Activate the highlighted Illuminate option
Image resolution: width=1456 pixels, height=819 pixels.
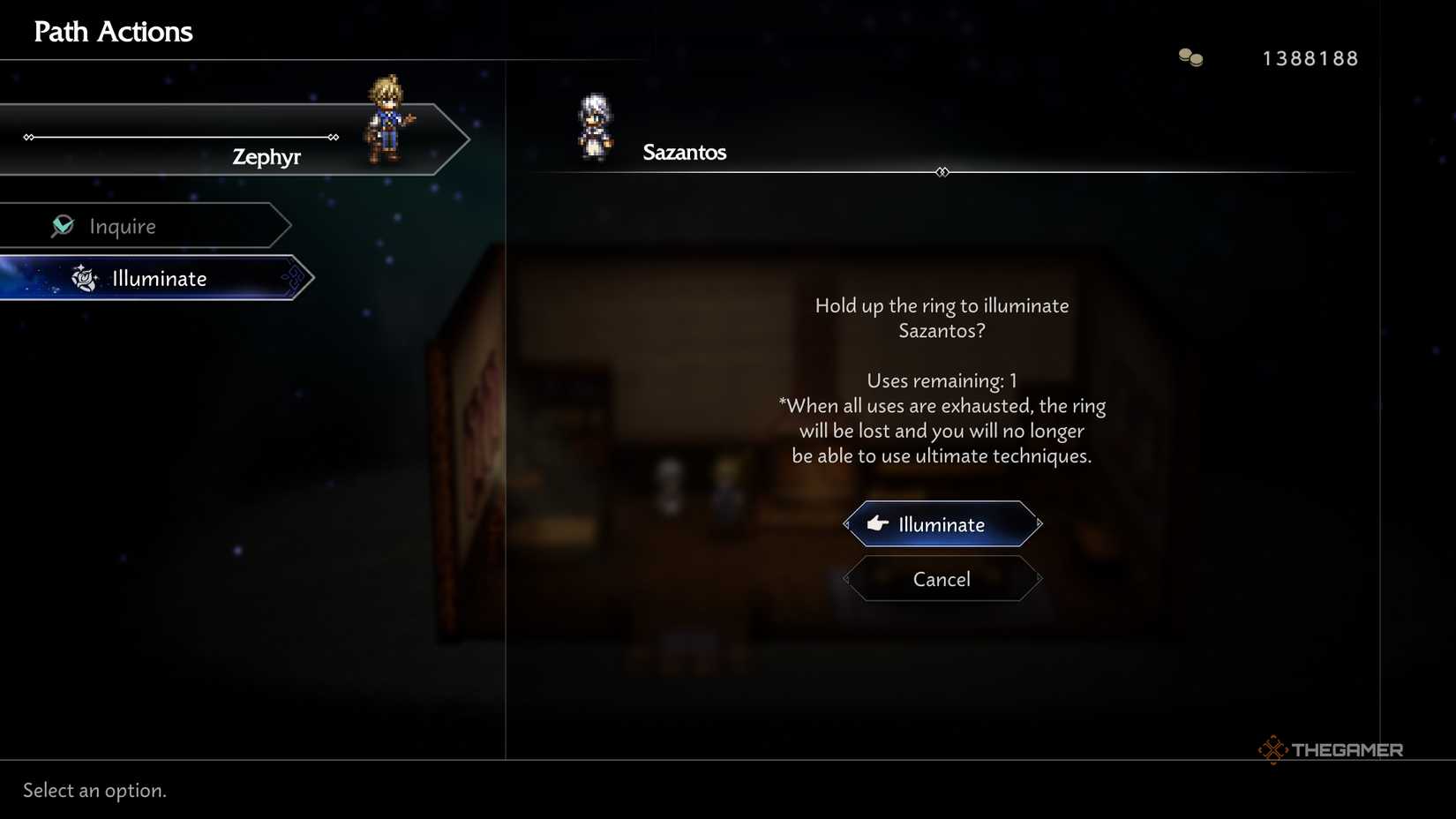click(x=941, y=523)
